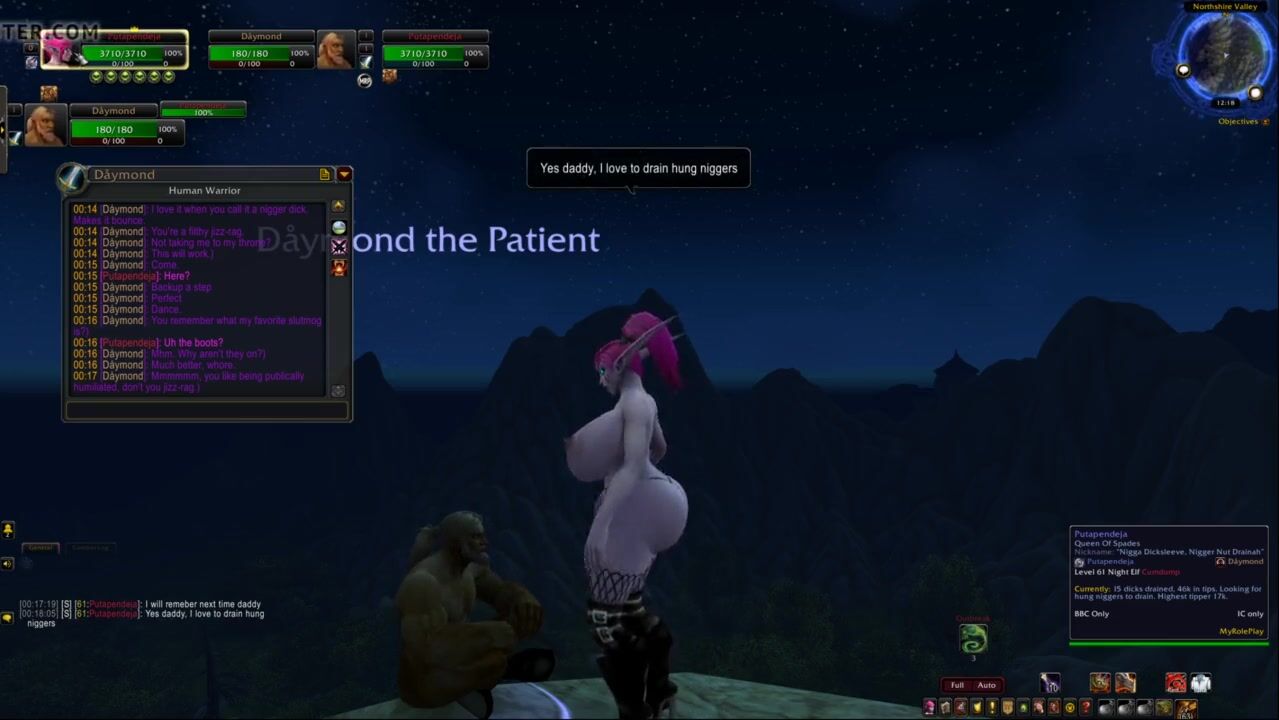Focus the whisper window's message input box

[x=206, y=410]
